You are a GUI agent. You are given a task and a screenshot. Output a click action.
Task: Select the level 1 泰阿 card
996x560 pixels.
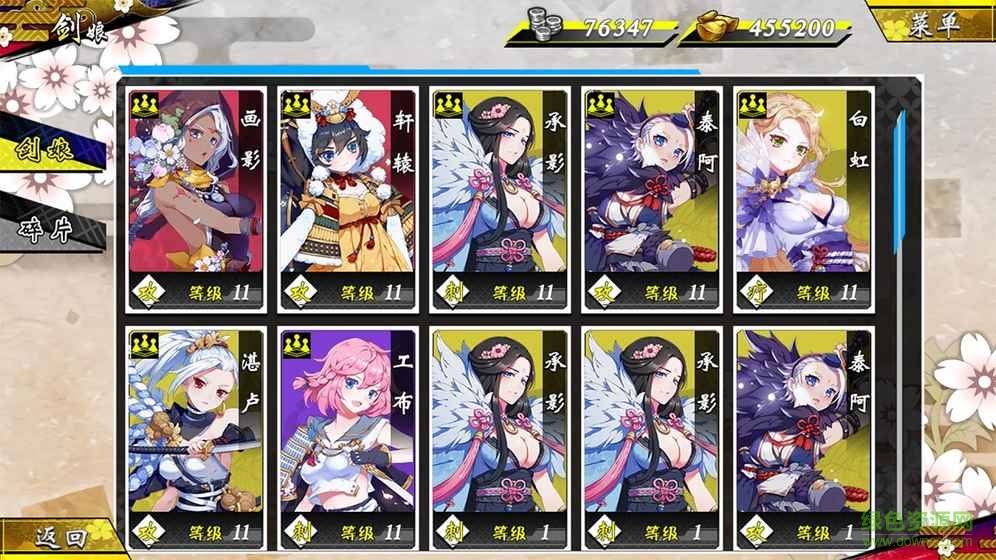[803, 440]
